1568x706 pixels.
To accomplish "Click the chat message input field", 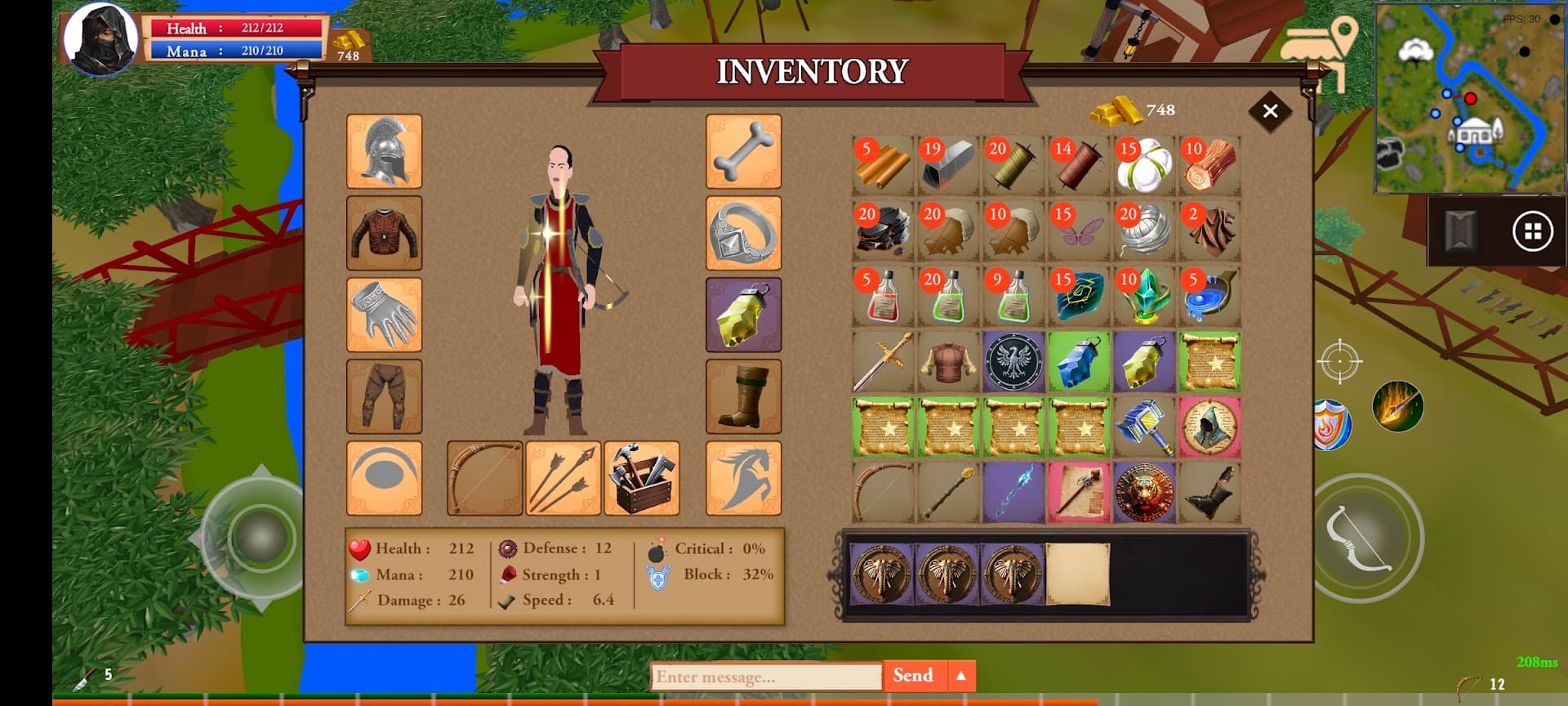I will pos(766,677).
